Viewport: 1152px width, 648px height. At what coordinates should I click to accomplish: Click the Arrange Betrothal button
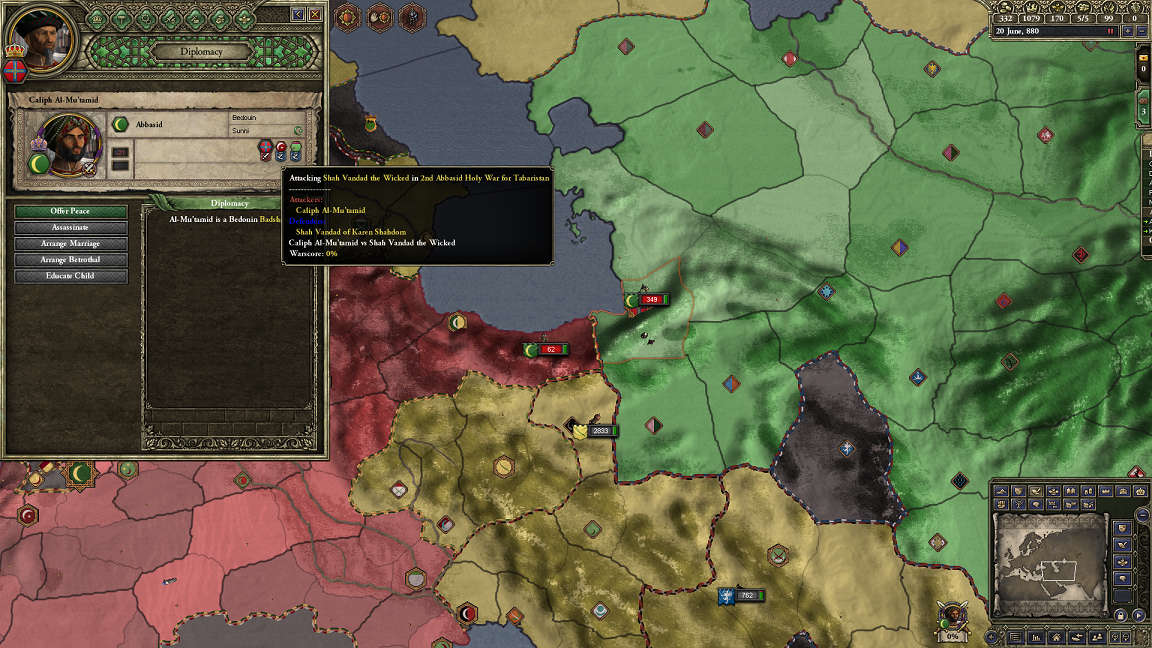70,260
